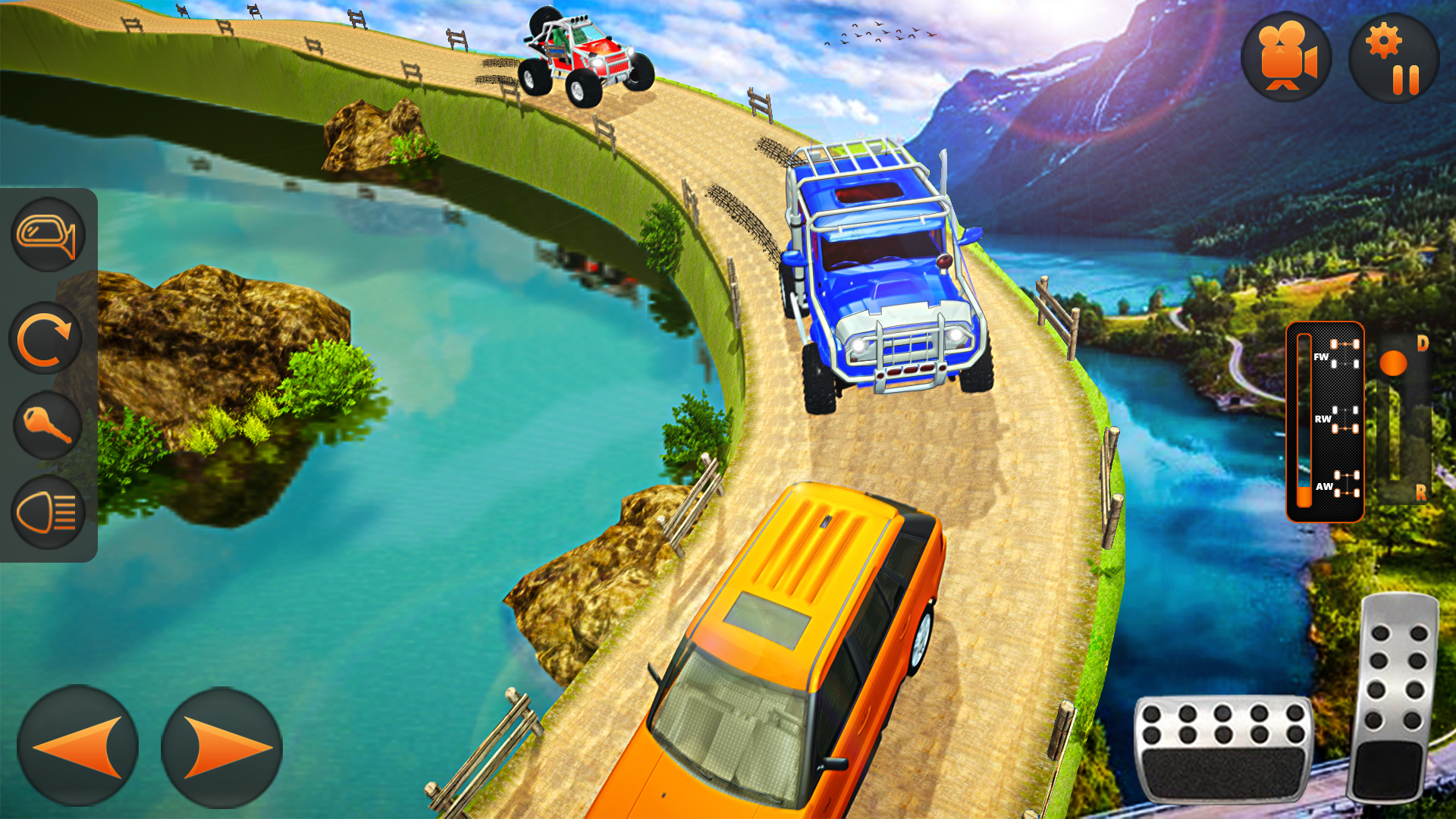Toggle the gear knob between D and R
This screenshot has height=819, width=1456.
(1392, 363)
